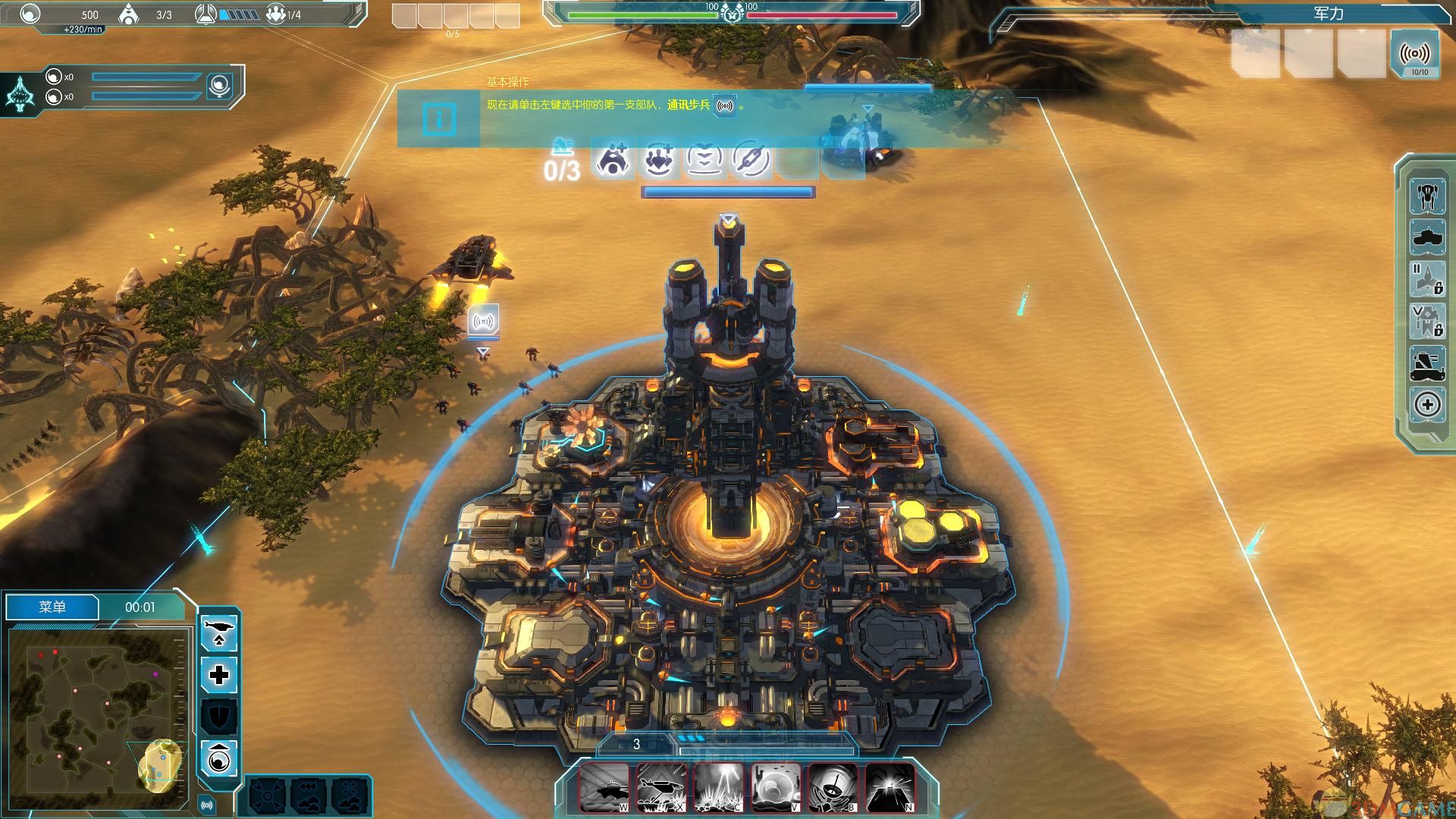Open the tank build category
This screenshot has height=819, width=1456.
pos(1426,238)
